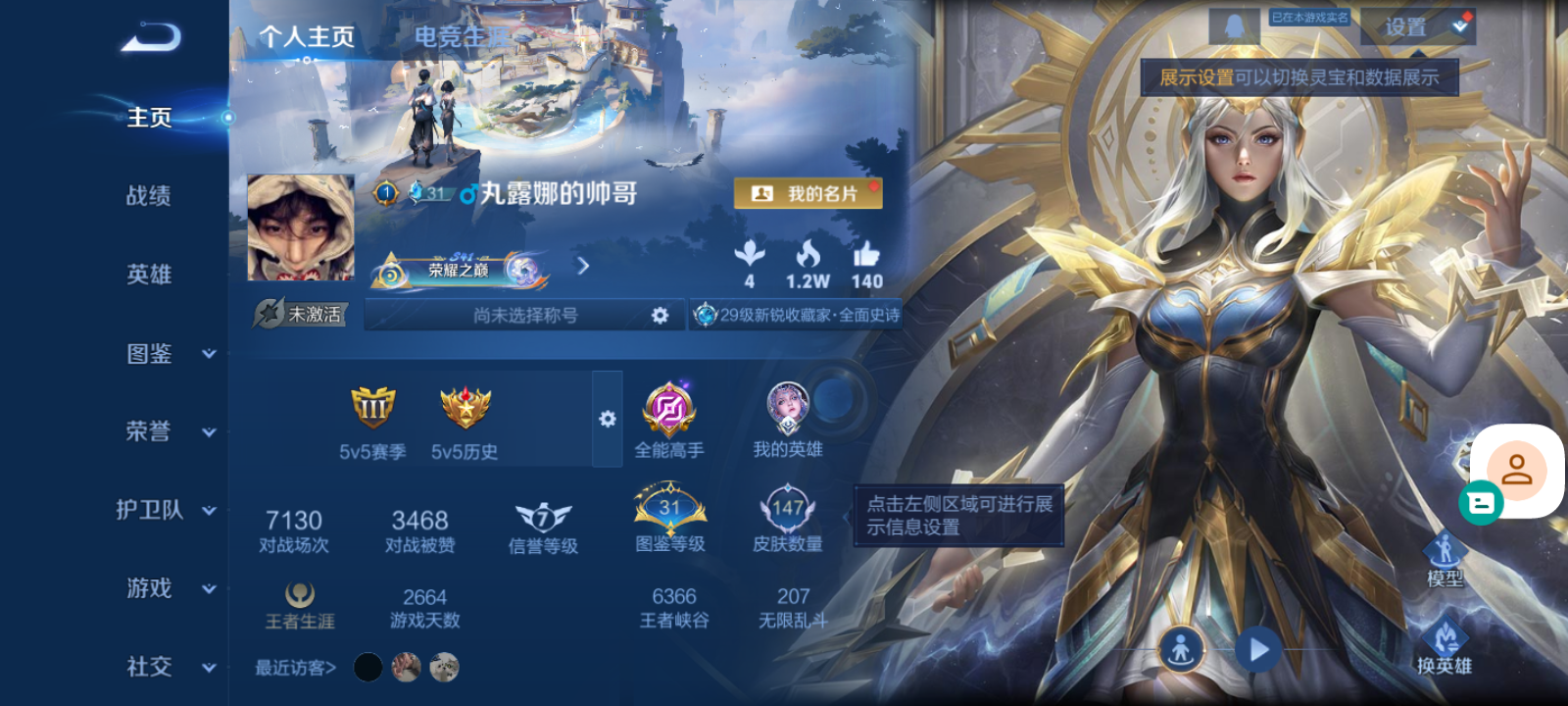The image size is (1568, 706).
Task: Select 战绩 in the sidebar menu
Action: tap(147, 196)
